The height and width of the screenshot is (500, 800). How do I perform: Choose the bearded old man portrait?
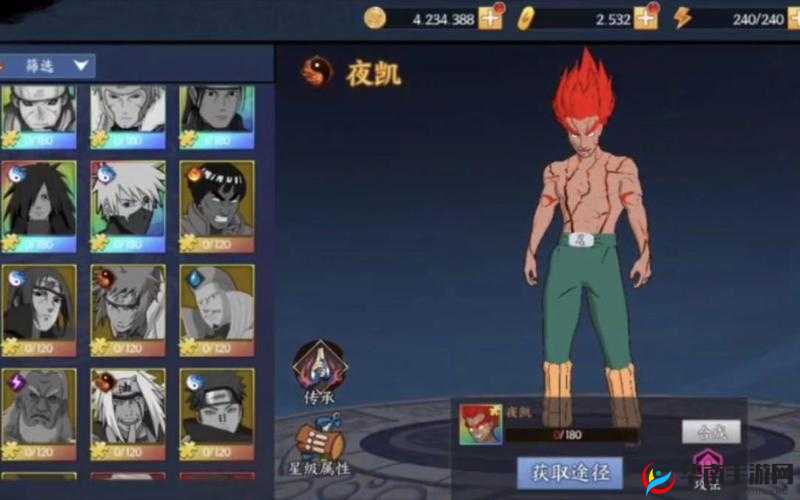click(x=38, y=410)
